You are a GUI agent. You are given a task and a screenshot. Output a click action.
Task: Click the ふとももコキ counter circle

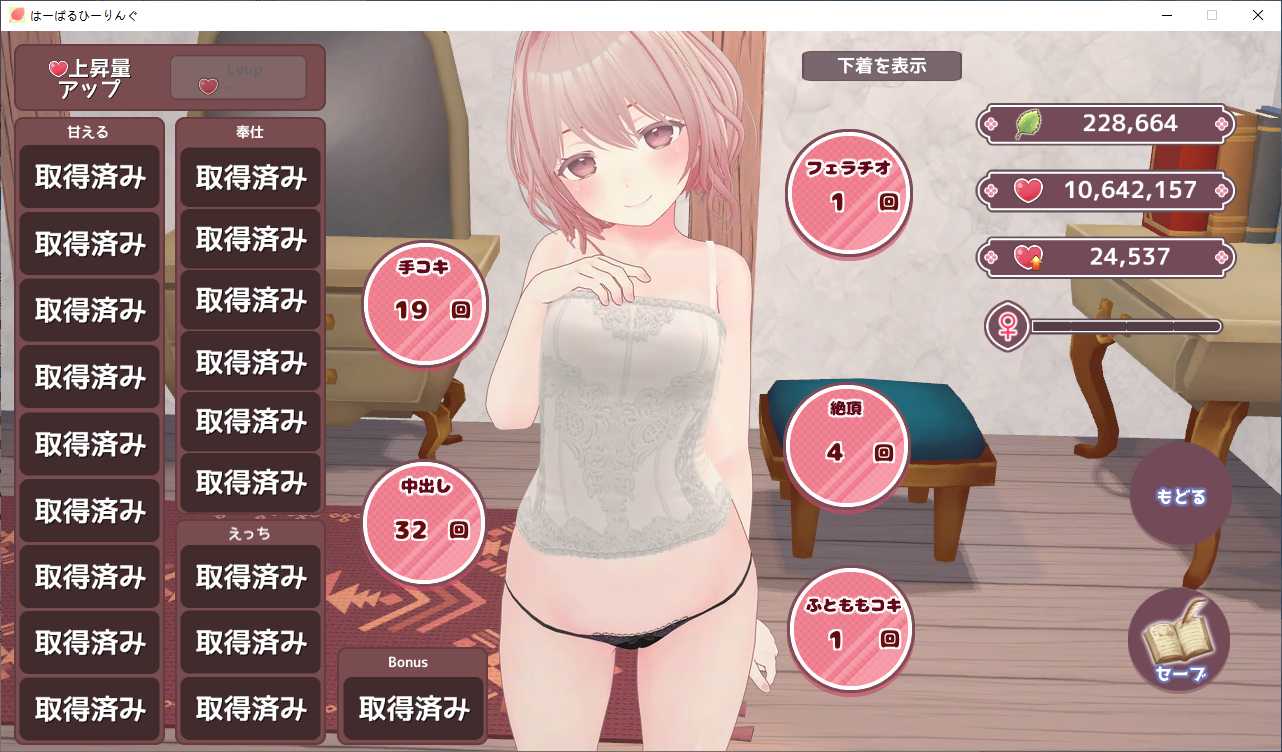tap(850, 629)
